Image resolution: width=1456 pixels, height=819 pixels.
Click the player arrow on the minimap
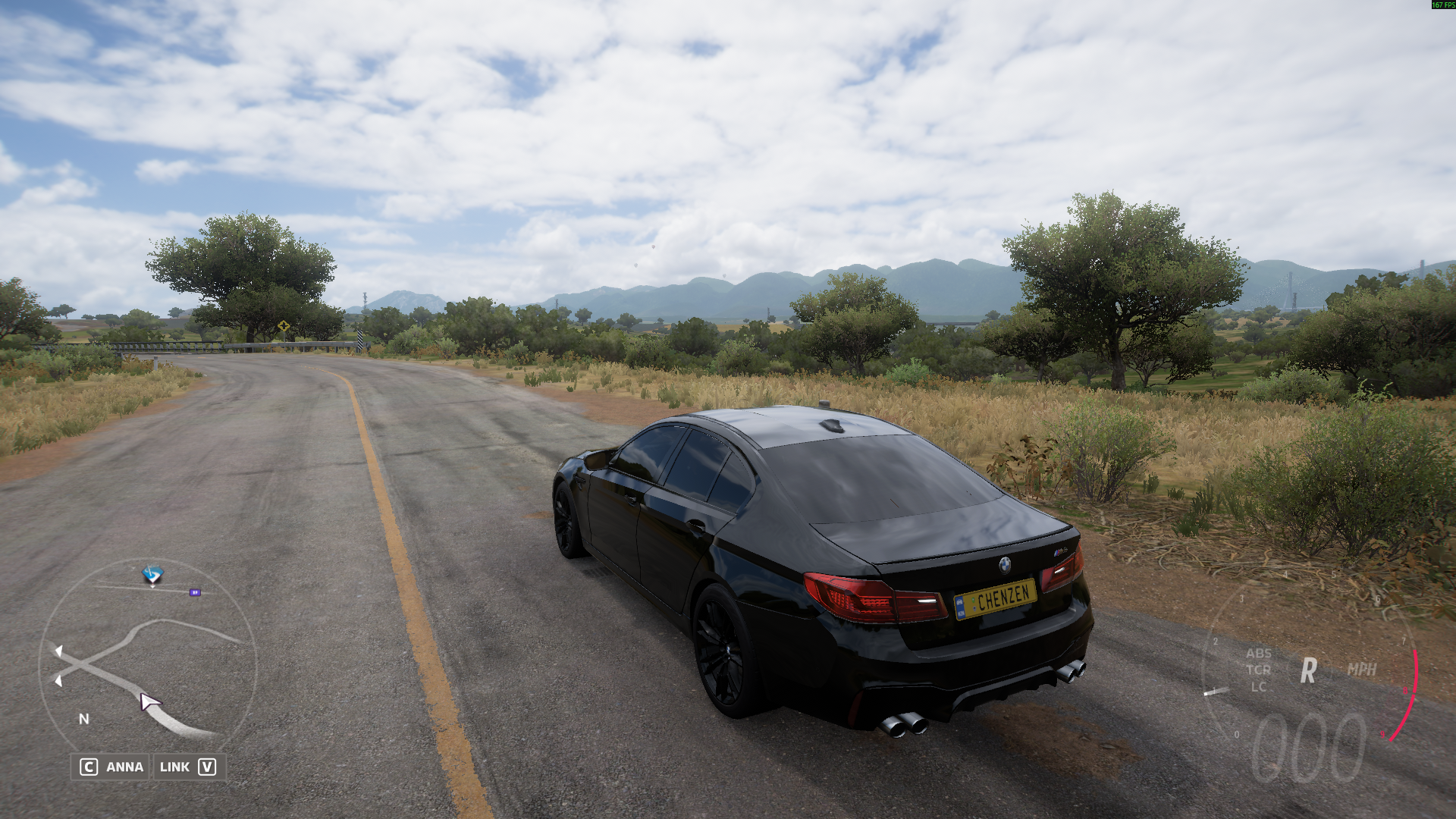point(149,701)
